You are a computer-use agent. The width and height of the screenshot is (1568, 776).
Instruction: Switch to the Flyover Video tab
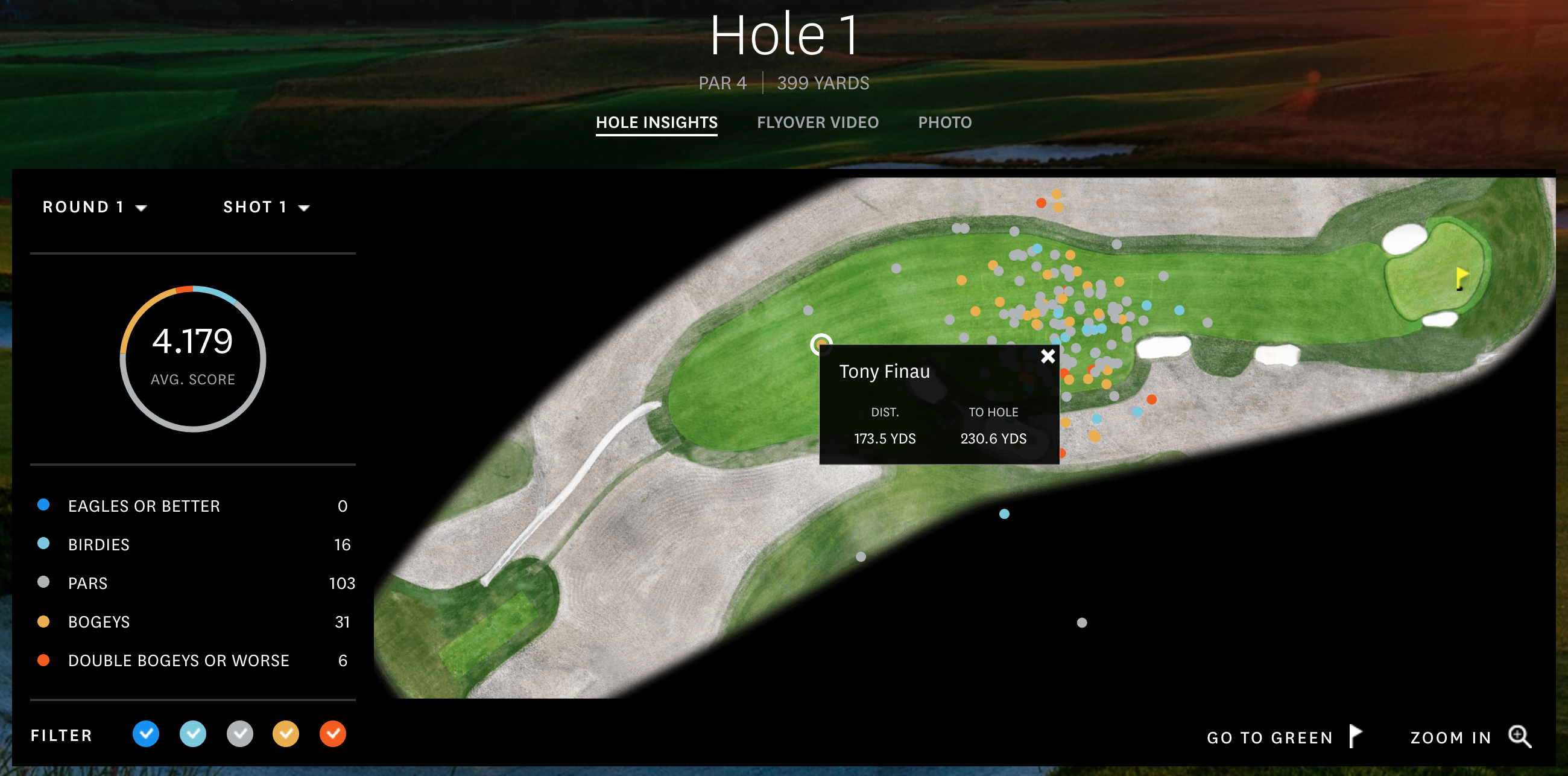817,122
